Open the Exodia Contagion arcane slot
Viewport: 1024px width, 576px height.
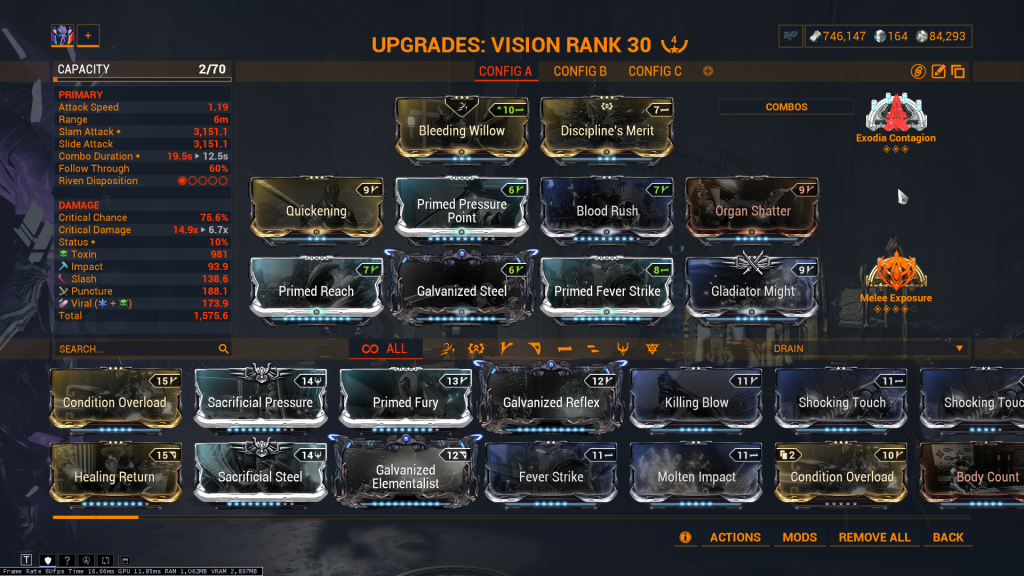click(x=896, y=116)
